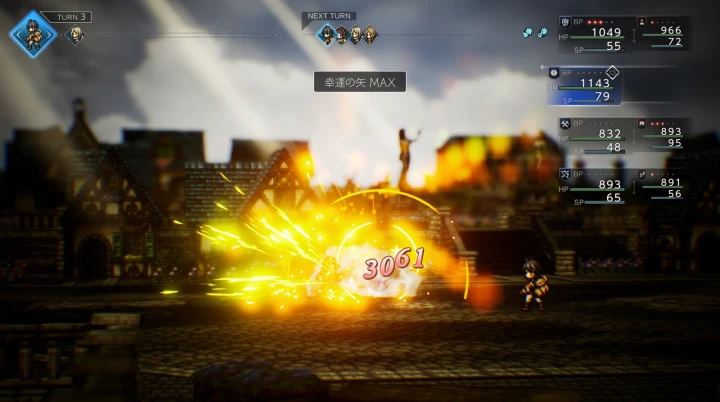
Task: Select the party panel showing 1049 HP
Action: point(596,33)
